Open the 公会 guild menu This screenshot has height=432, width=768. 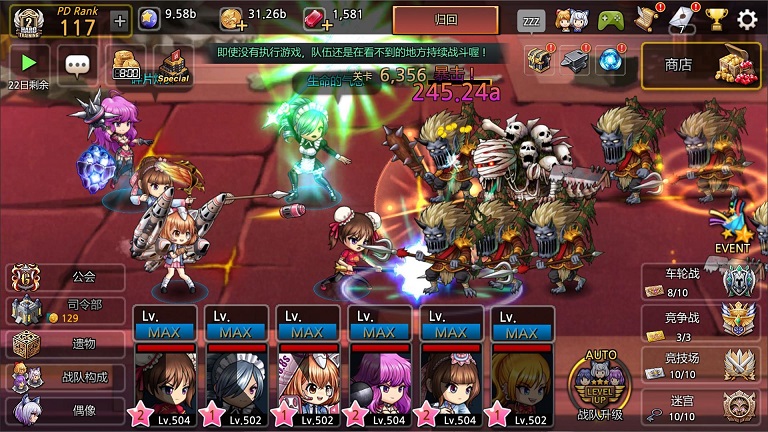pyautogui.click(x=66, y=278)
